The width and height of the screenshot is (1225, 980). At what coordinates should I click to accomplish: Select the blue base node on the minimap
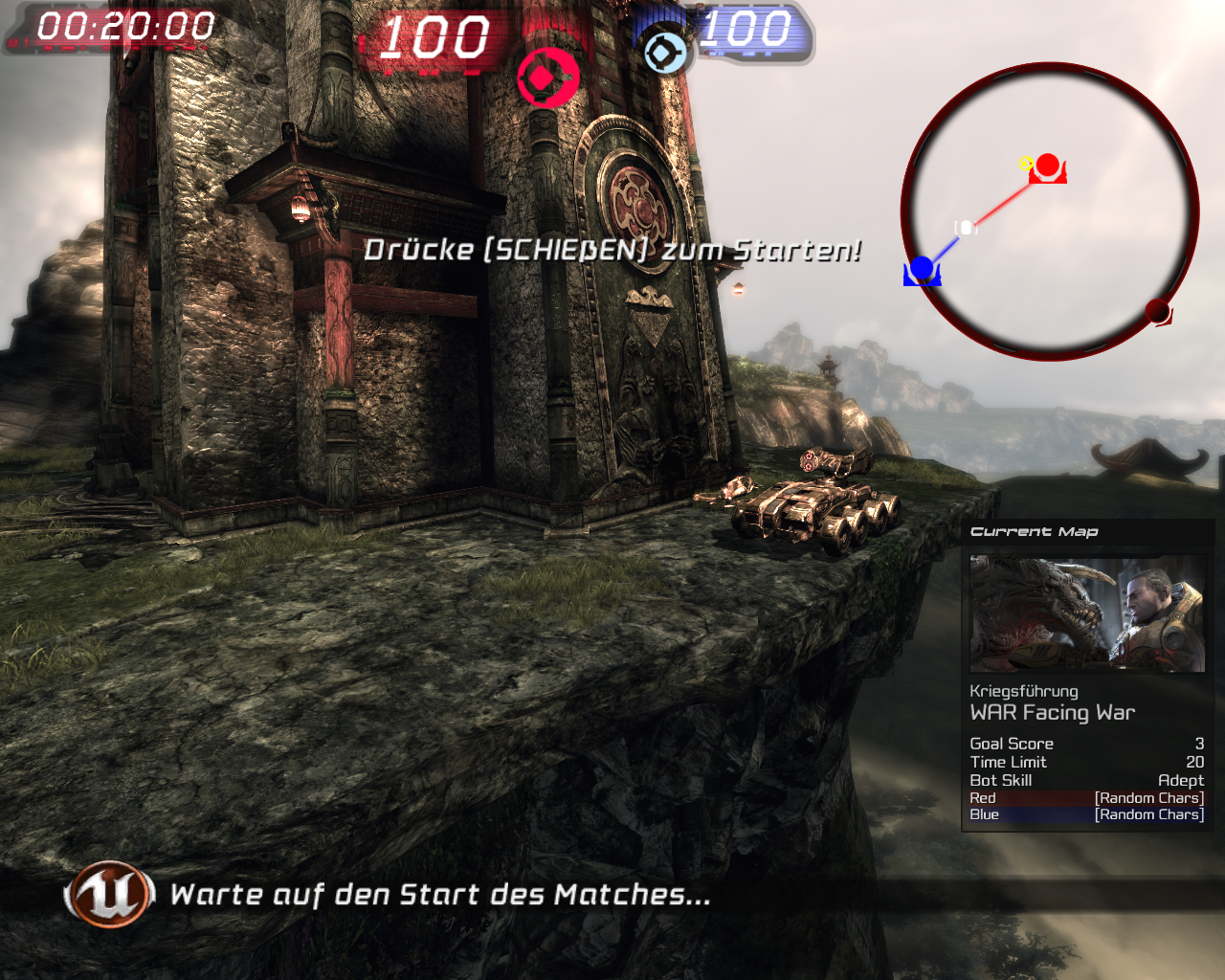click(923, 267)
